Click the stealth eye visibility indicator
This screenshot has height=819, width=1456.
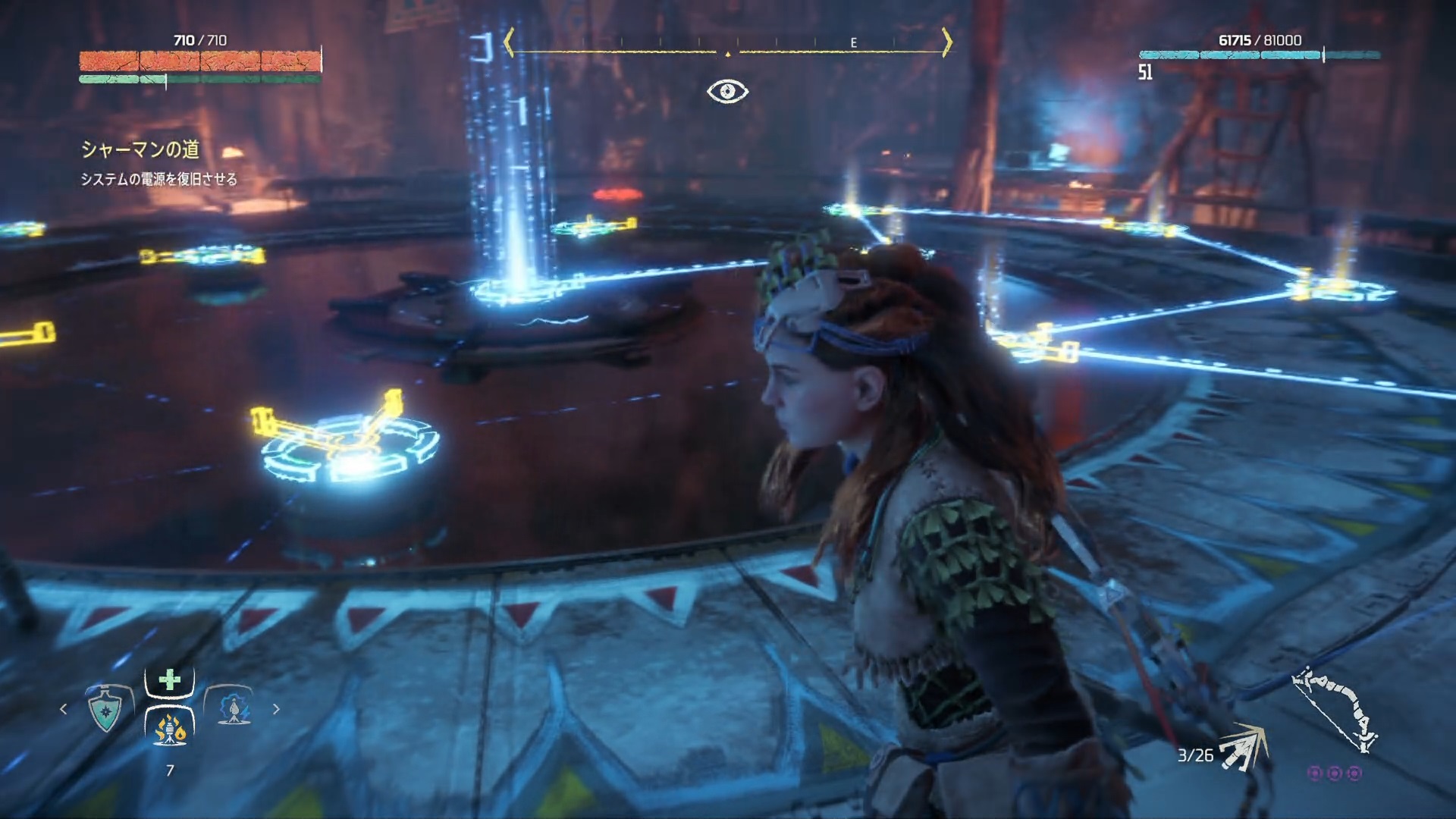pos(727,92)
